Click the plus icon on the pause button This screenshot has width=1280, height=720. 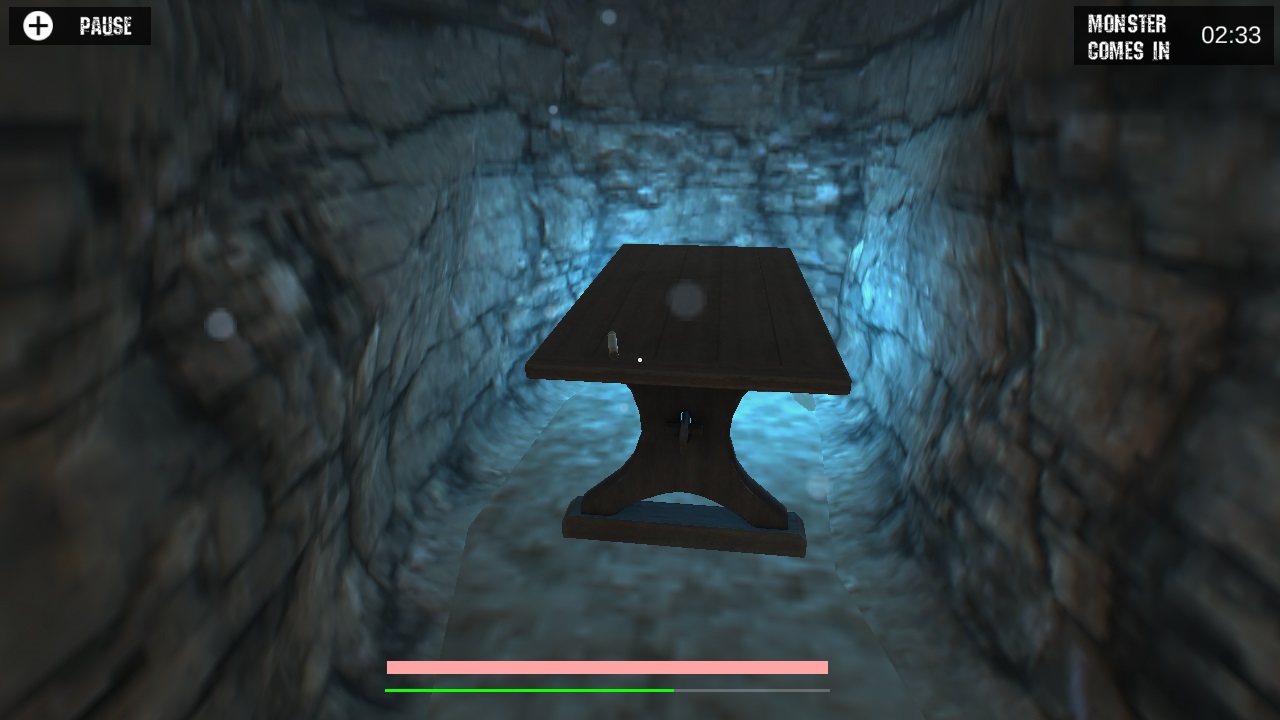[x=36, y=26]
